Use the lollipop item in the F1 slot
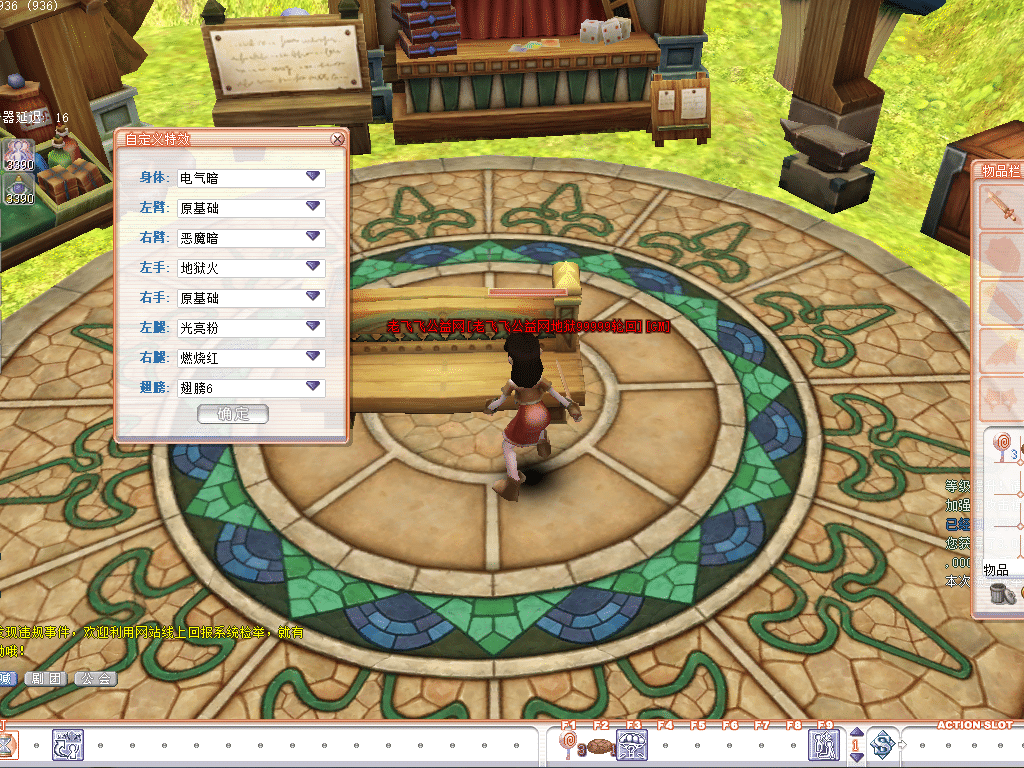Viewport: 1024px width, 768px height. (570, 744)
